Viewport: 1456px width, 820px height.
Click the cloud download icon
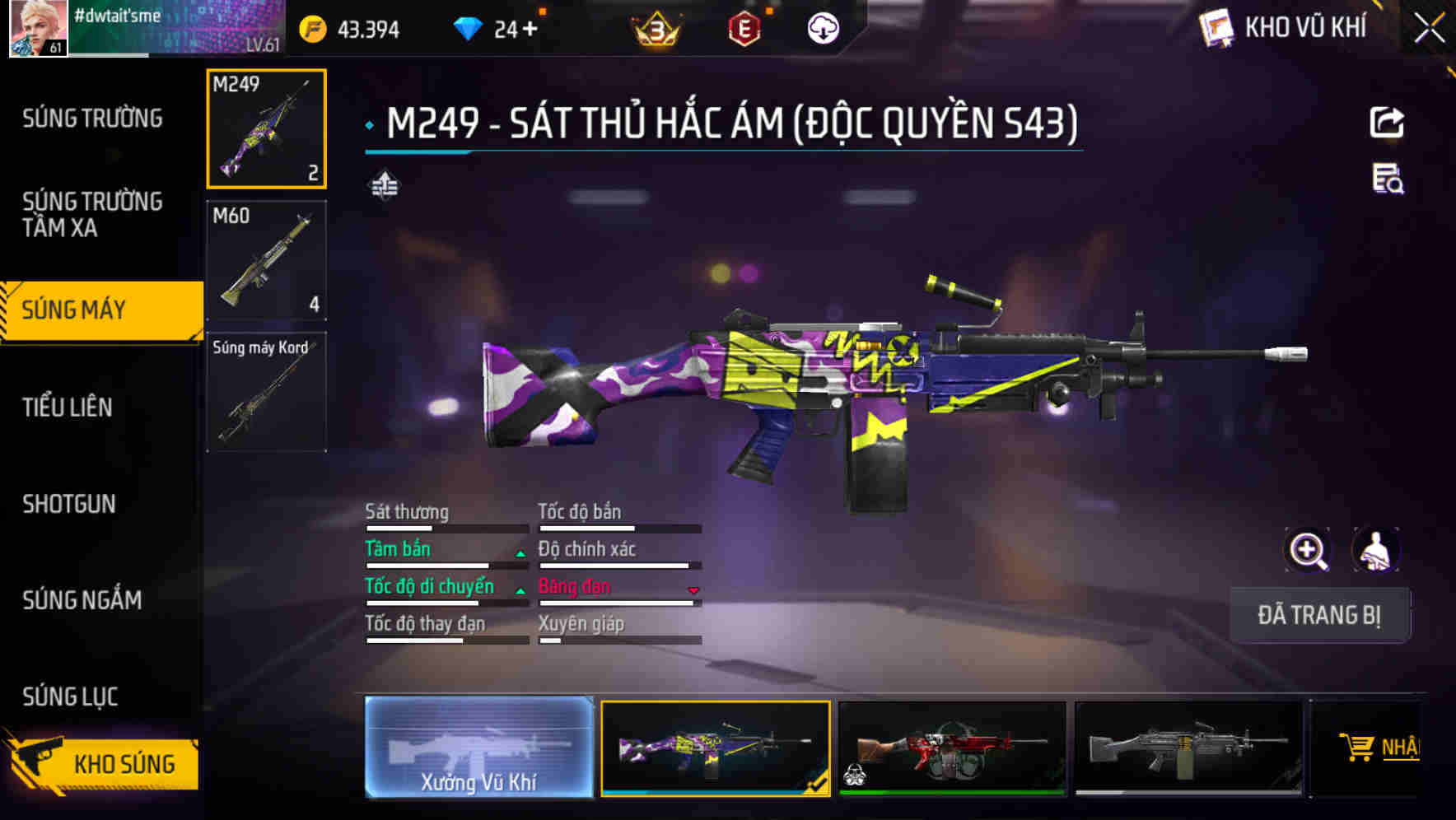(x=823, y=28)
